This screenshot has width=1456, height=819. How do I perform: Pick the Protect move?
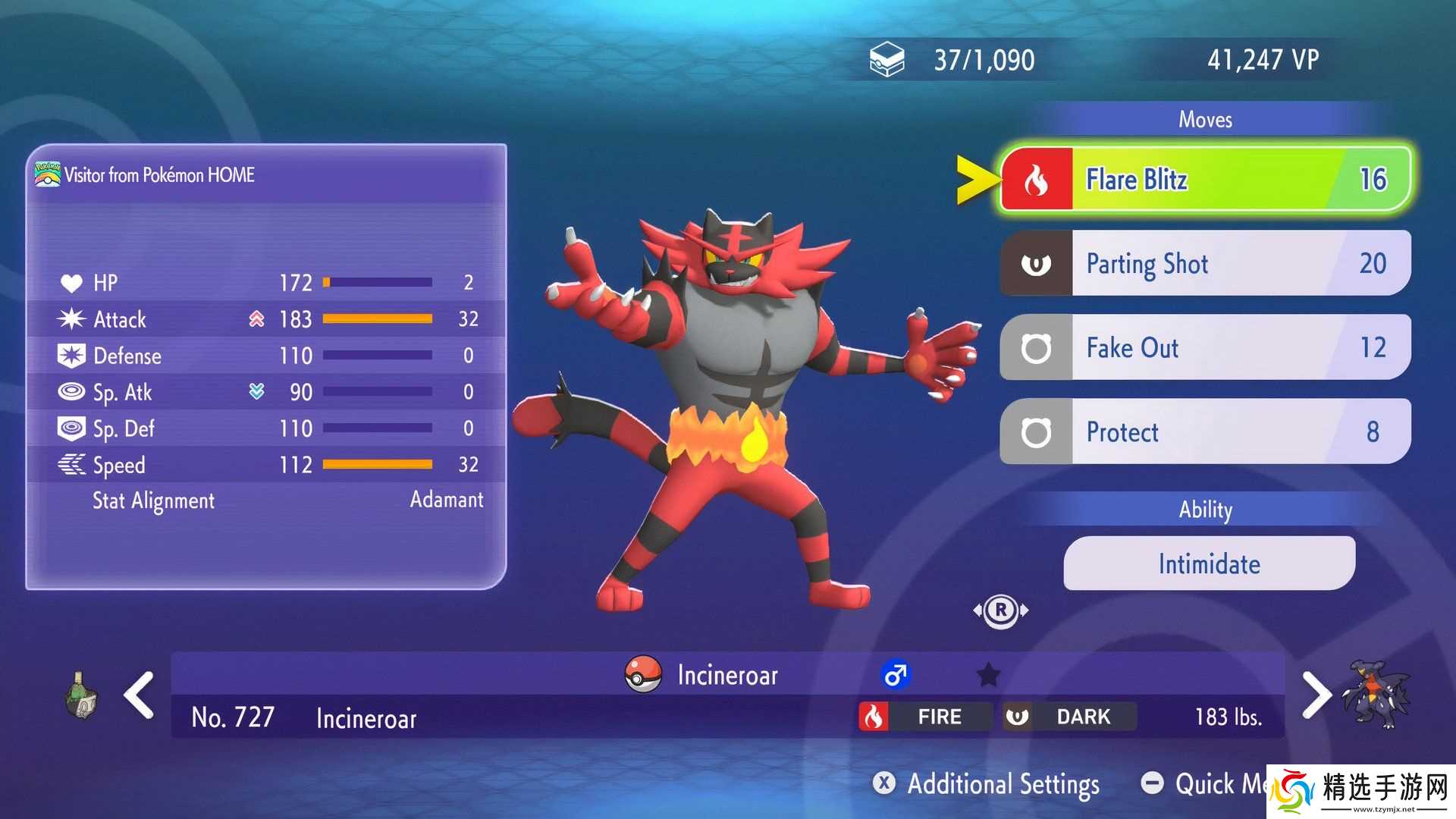(x=1206, y=431)
